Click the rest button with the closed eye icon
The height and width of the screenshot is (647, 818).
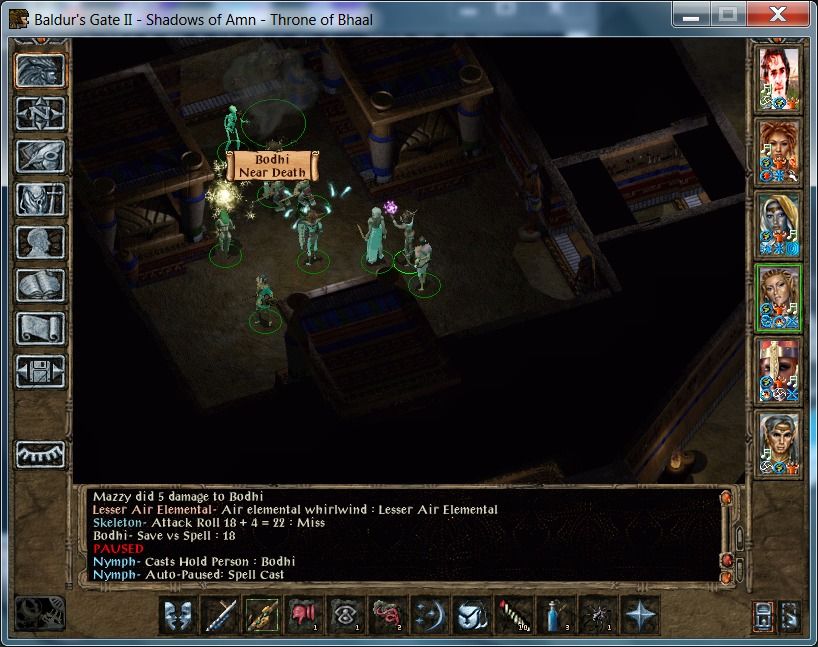[x=41, y=453]
